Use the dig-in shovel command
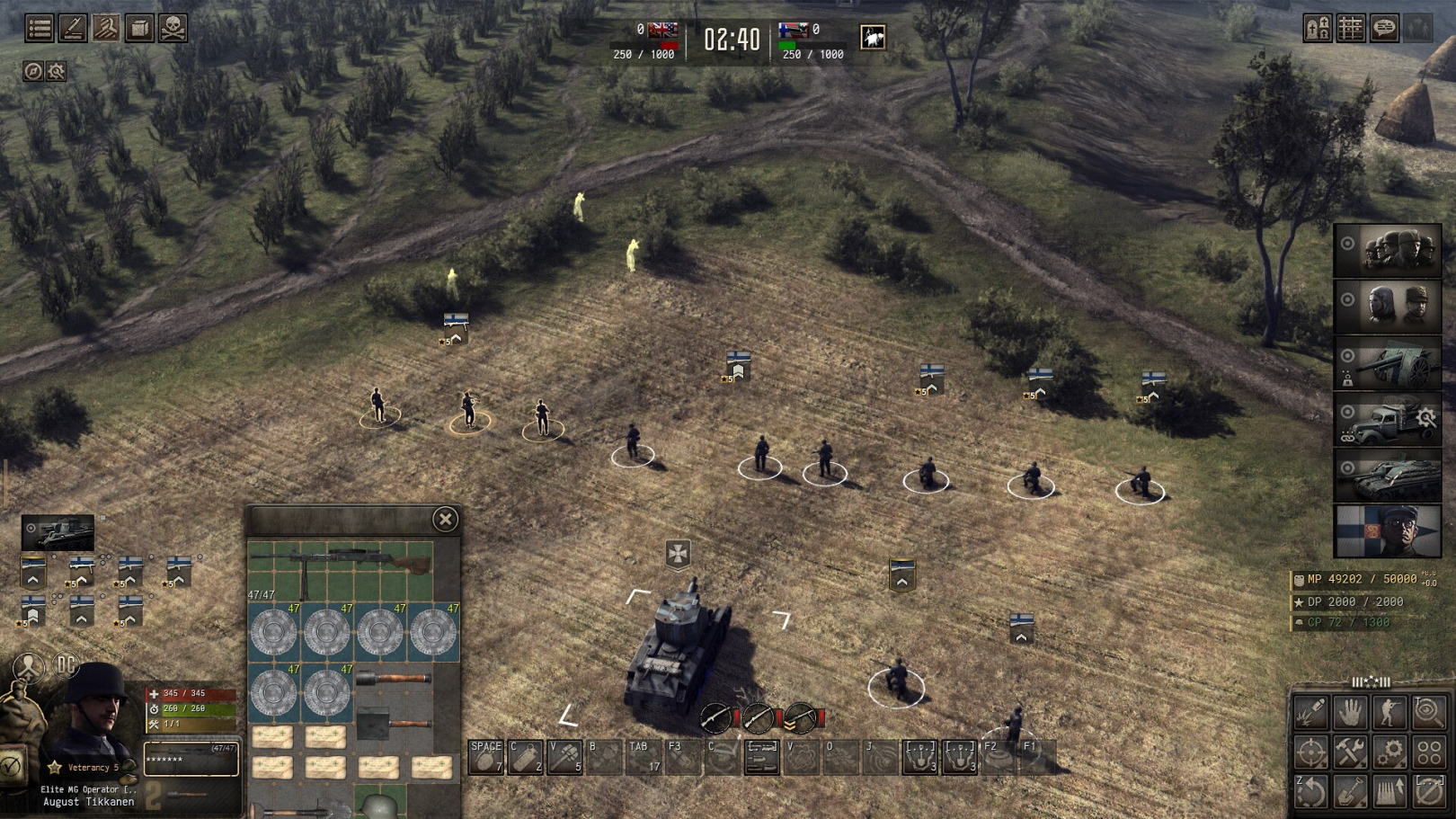 (1350, 791)
